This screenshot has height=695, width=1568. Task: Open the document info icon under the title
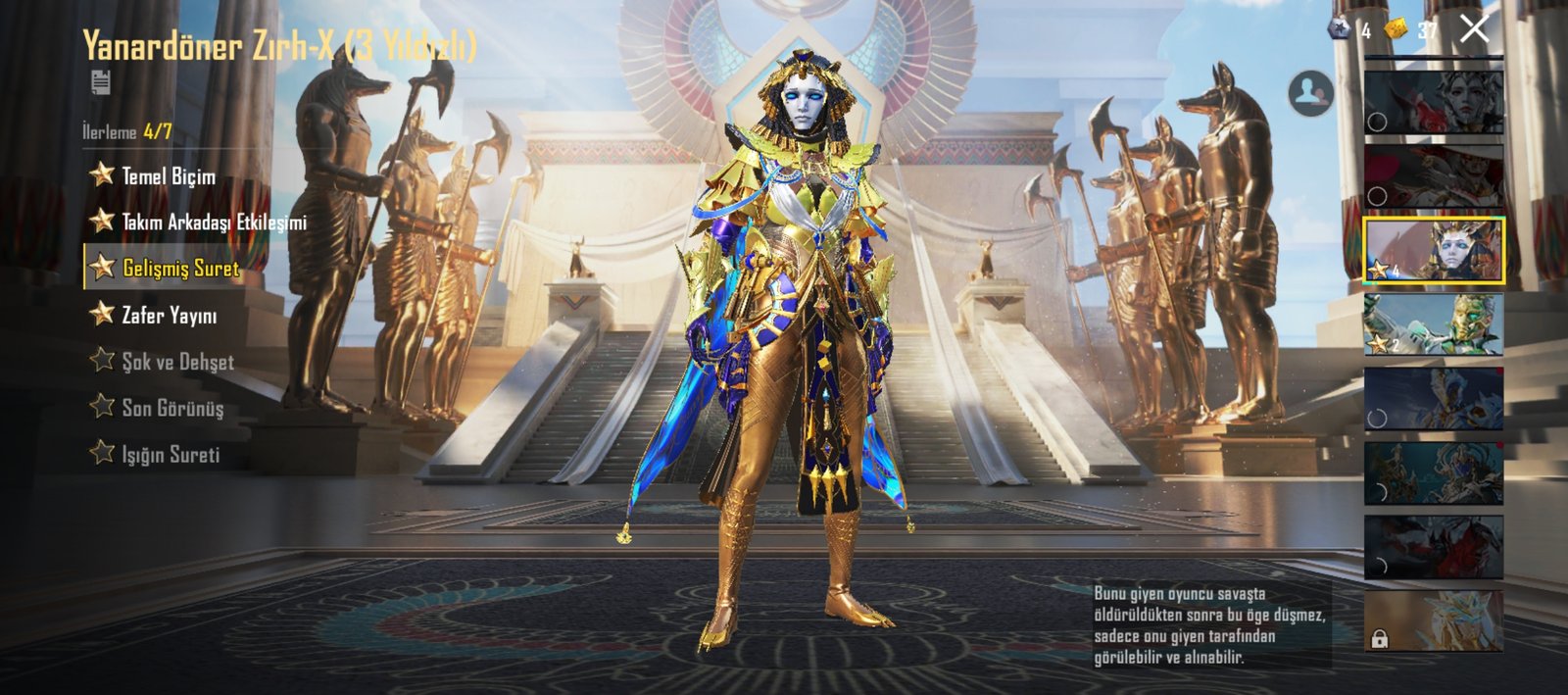pos(100,82)
